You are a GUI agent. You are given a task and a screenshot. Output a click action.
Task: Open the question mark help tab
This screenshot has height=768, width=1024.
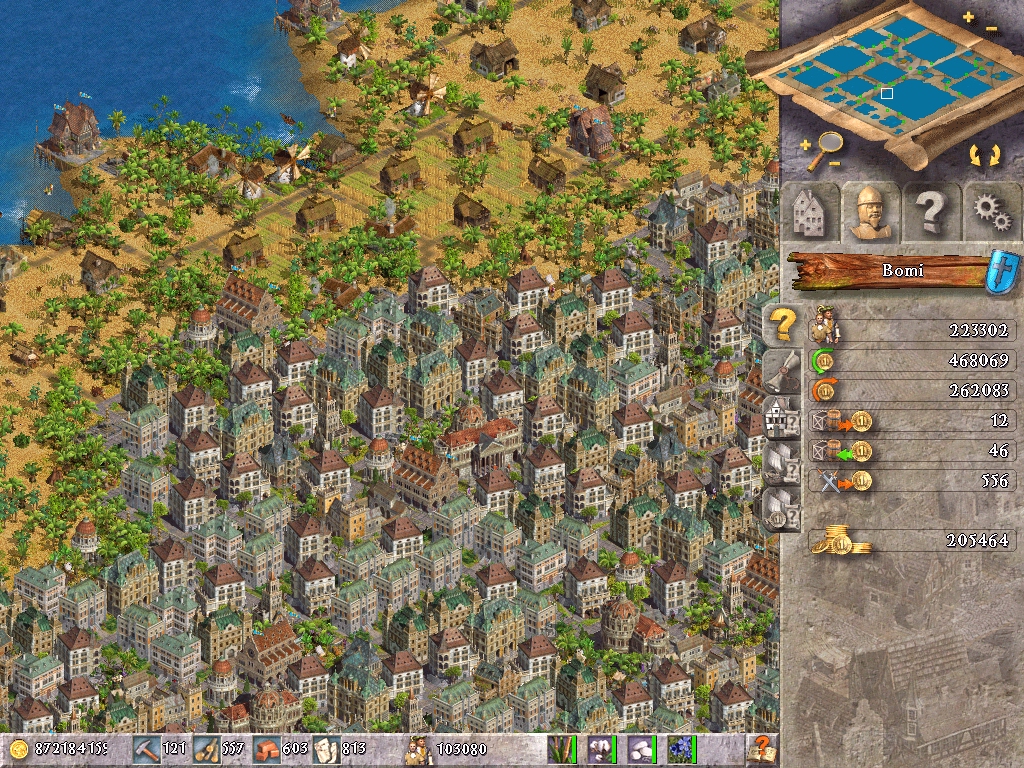coord(929,212)
